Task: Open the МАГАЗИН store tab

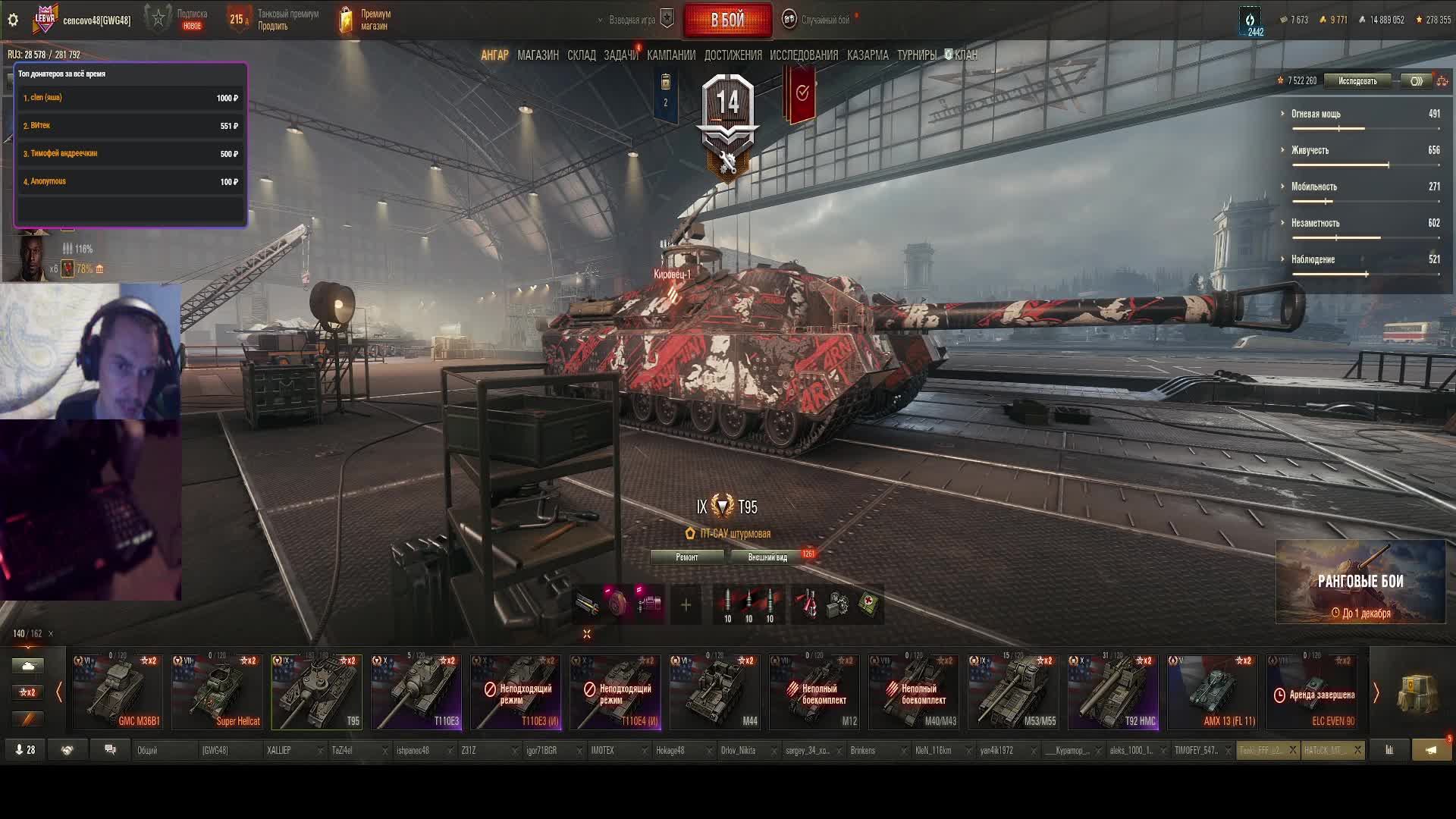Action: [x=538, y=55]
